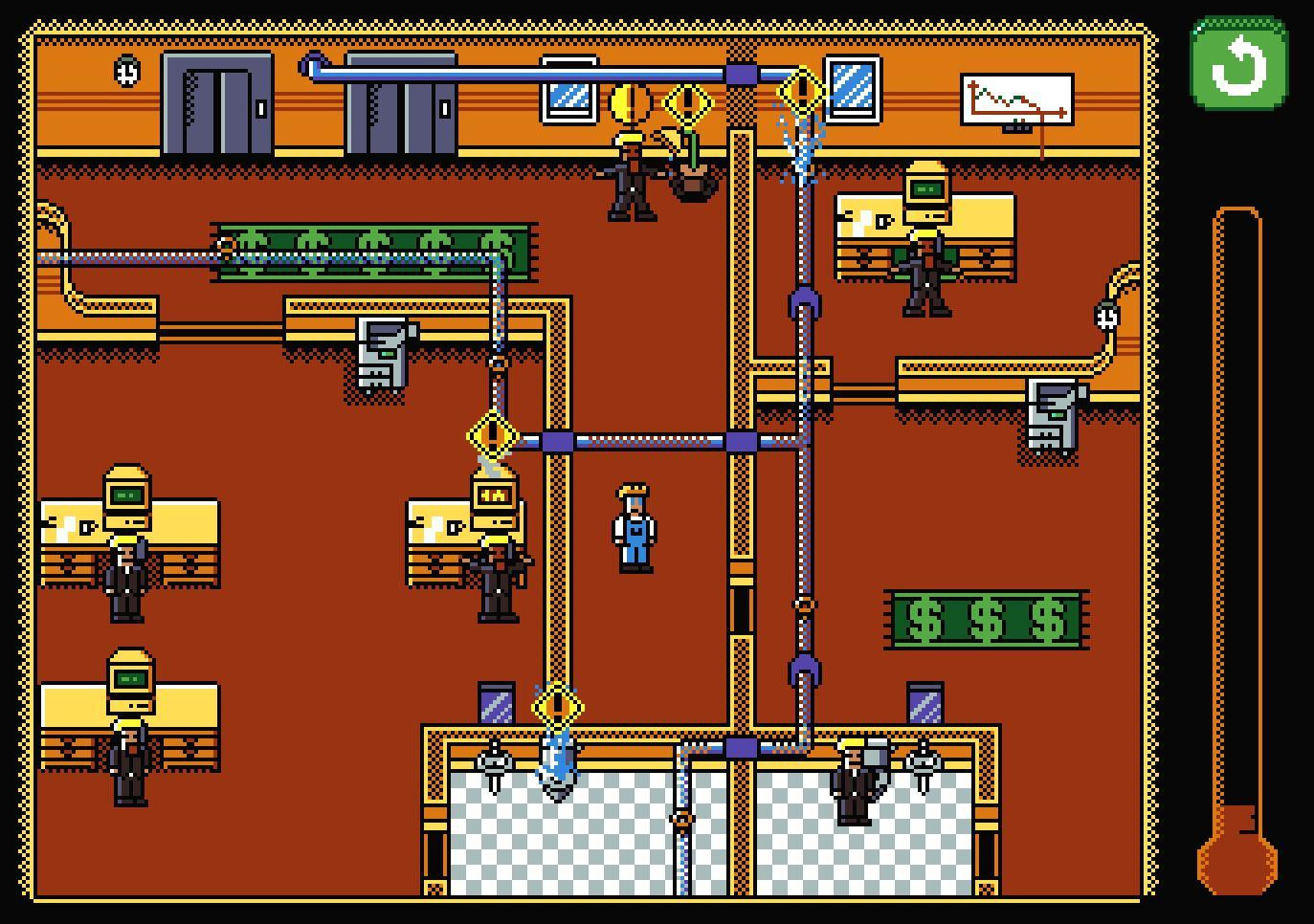Click the dollar sign banner on the wall
This screenshot has width=1314, height=924.
[984, 617]
